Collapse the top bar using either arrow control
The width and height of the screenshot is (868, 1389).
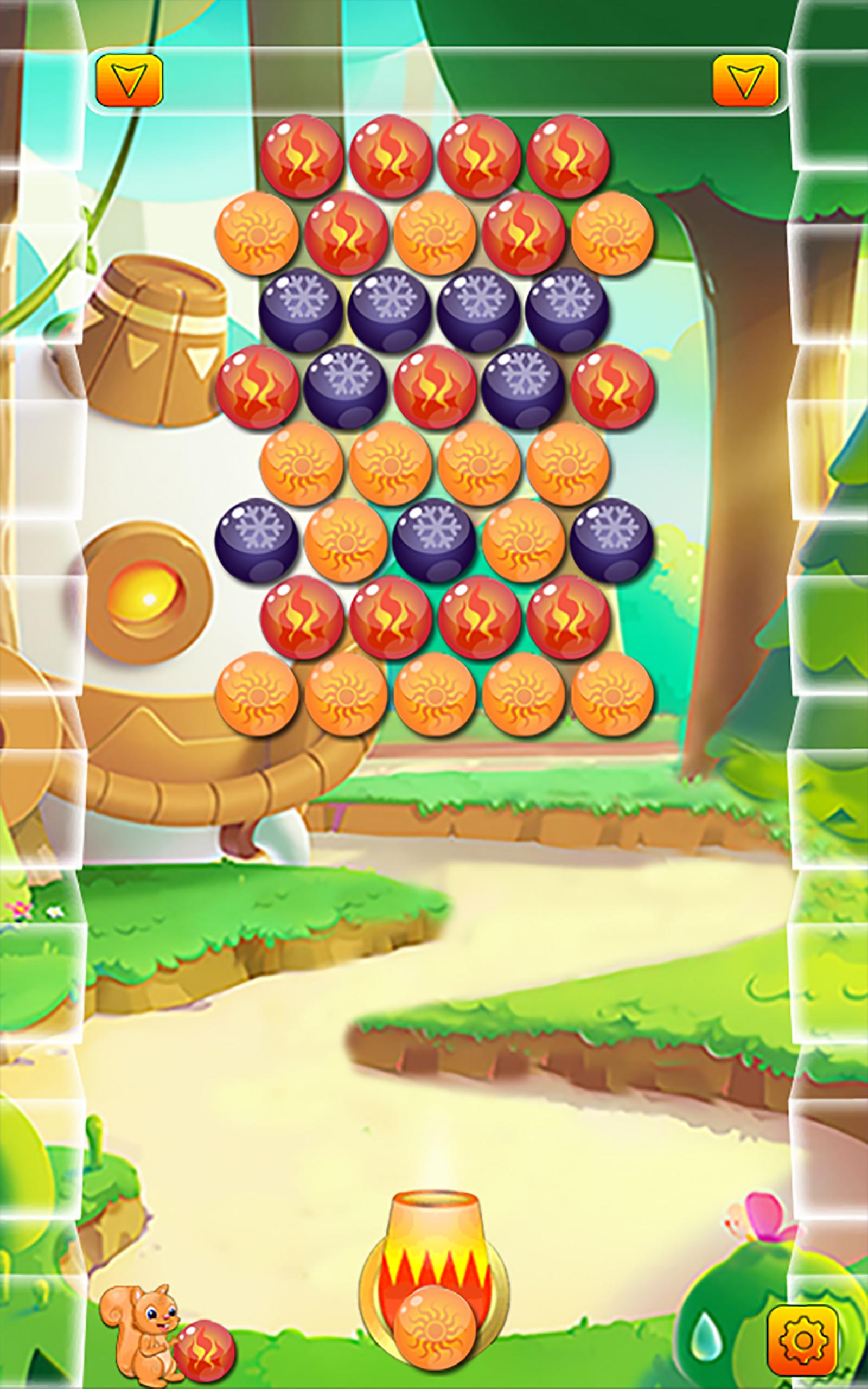coord(131,79)
